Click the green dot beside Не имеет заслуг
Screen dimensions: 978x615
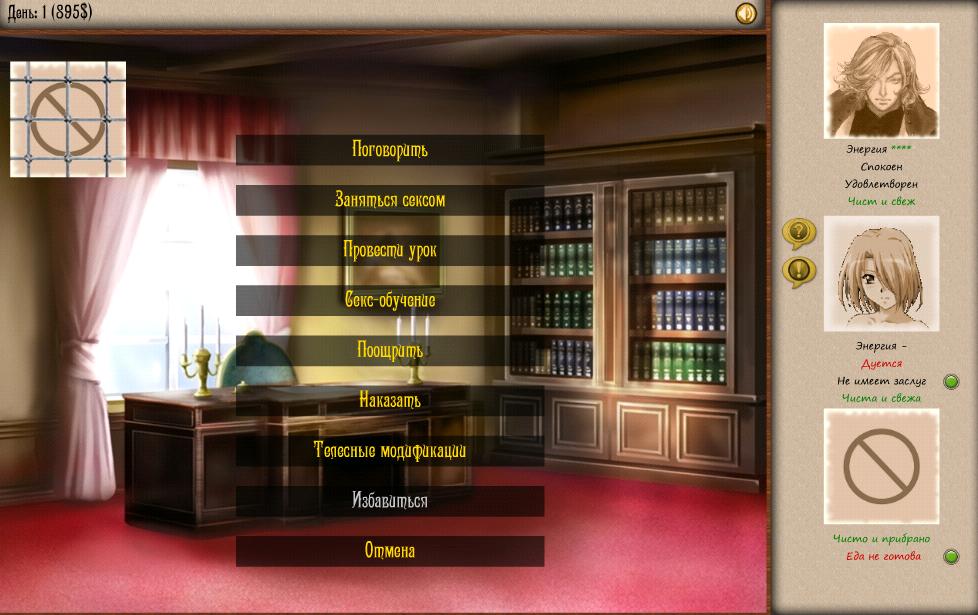point(951,381)
